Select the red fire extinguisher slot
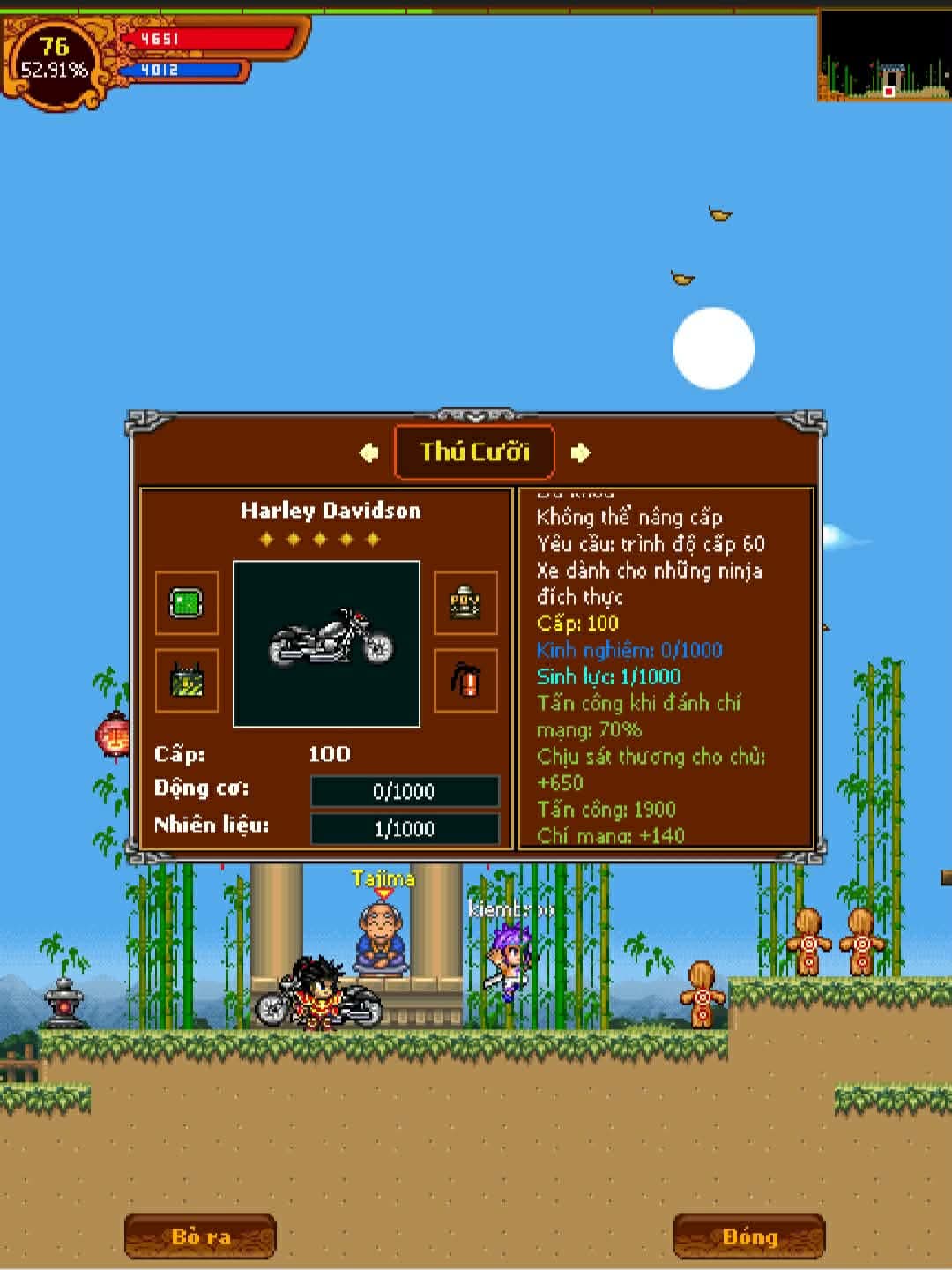 465,681
